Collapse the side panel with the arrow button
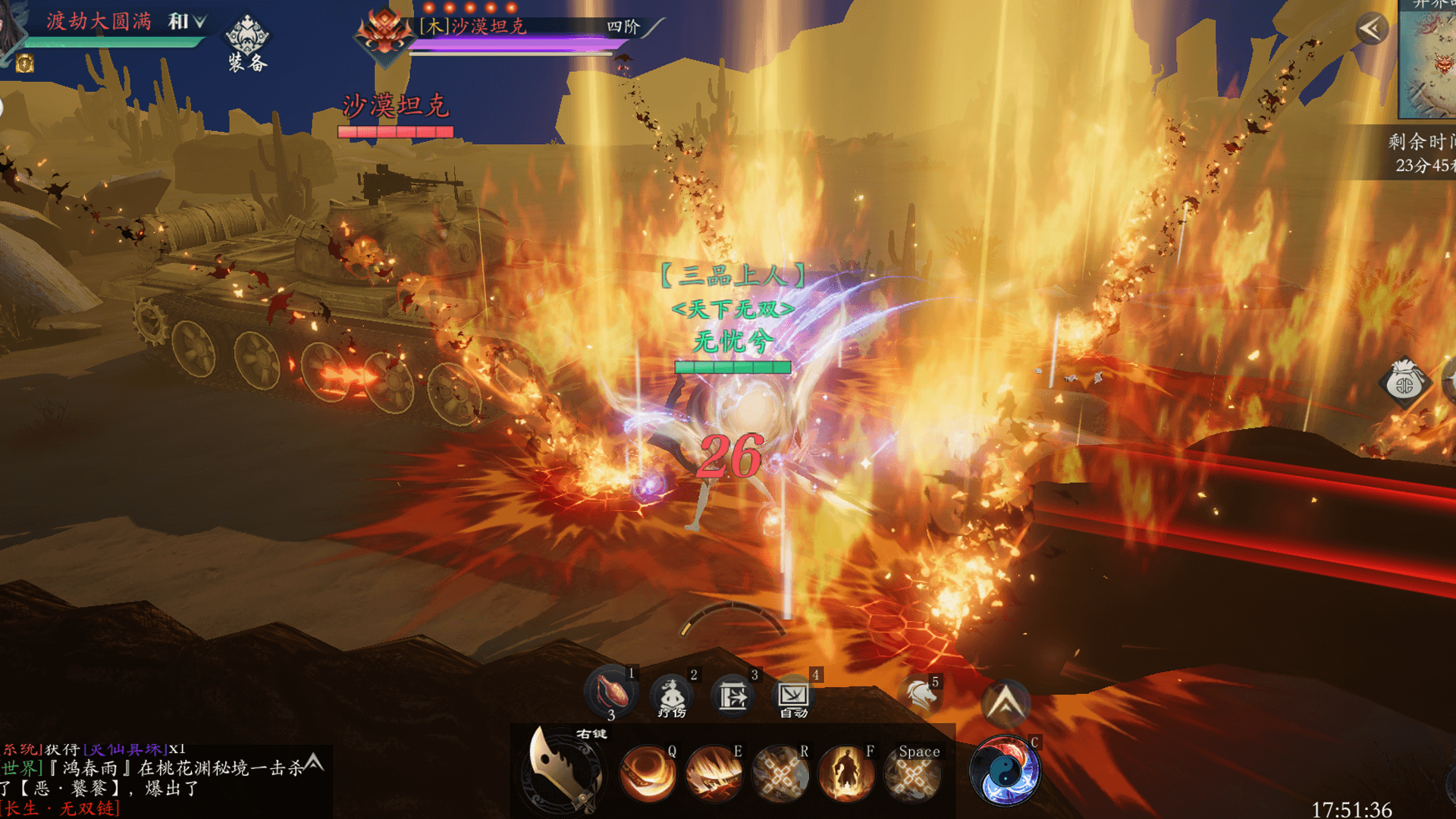The image size is (1456, 819). coord(1372,30)
